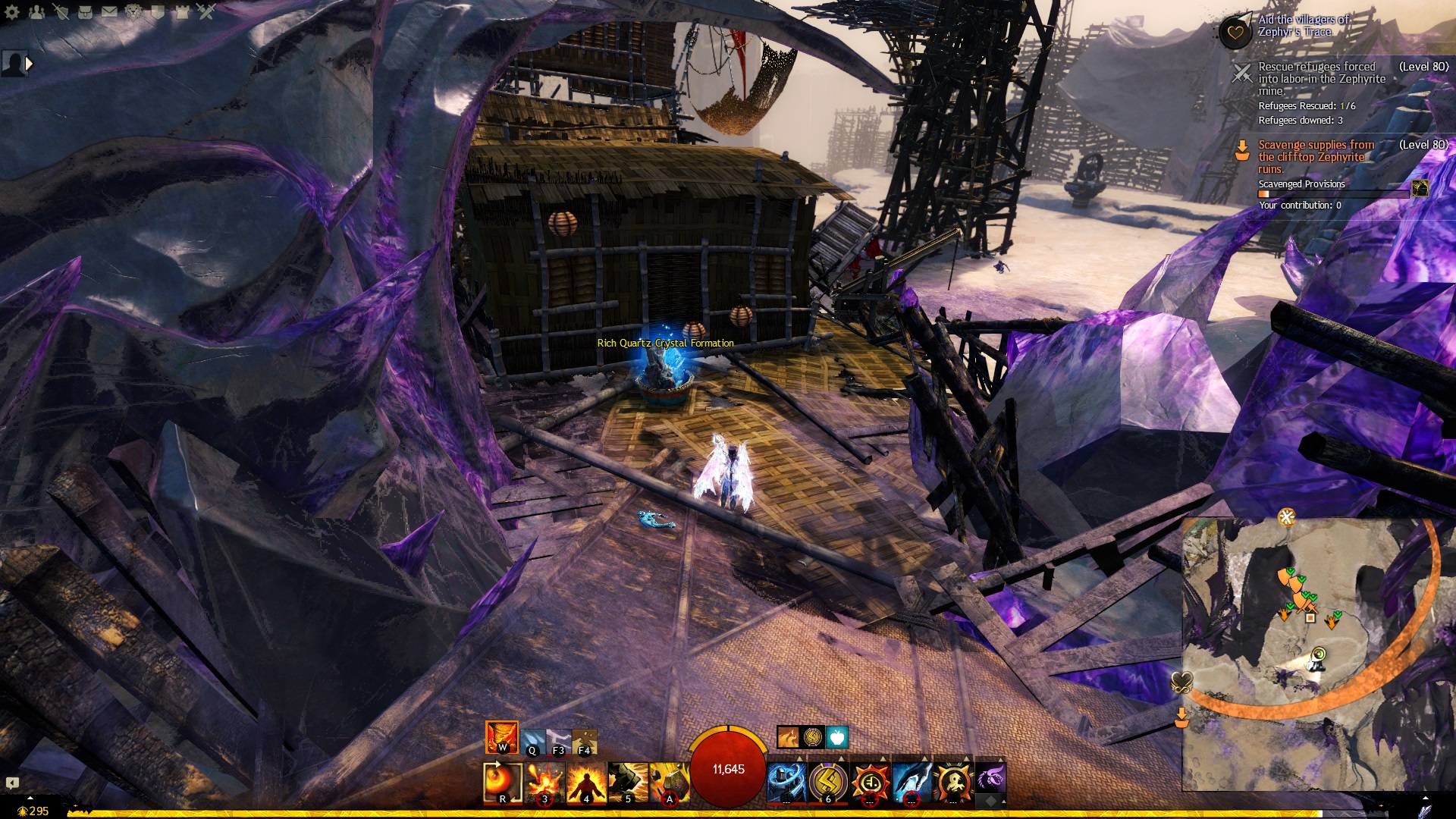Open the mail envelope icon
The image size is (1456, 819).
(x=109, y=11)
